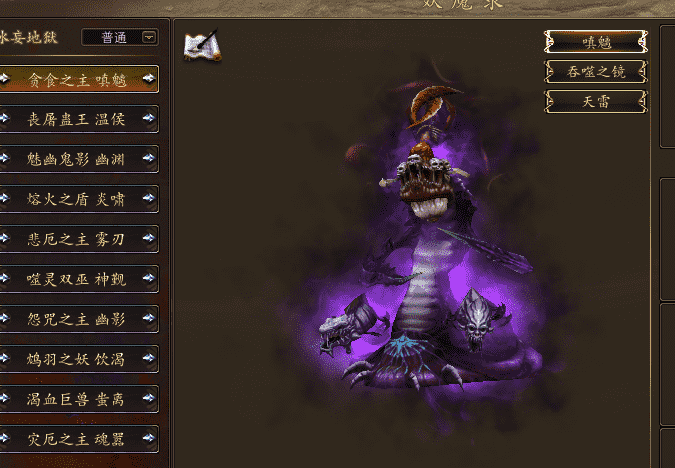Select boss entry 丧屠蛊王 温侯

(78, 119)
